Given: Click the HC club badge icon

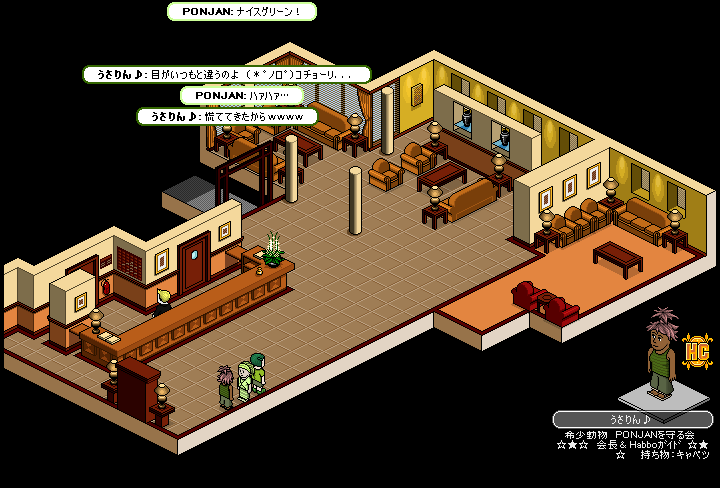Looking at the screenshot, I should click(x=696, y=349).
